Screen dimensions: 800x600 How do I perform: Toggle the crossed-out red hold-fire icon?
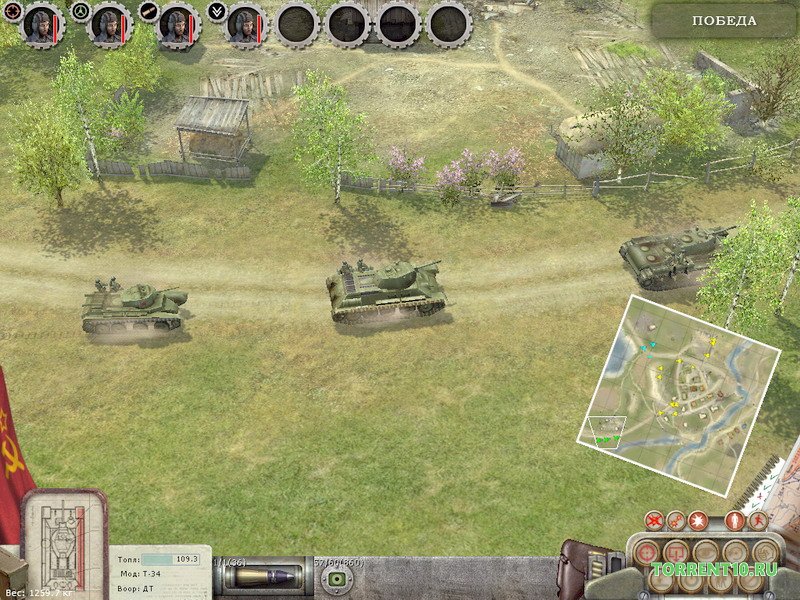coord(654,520)
